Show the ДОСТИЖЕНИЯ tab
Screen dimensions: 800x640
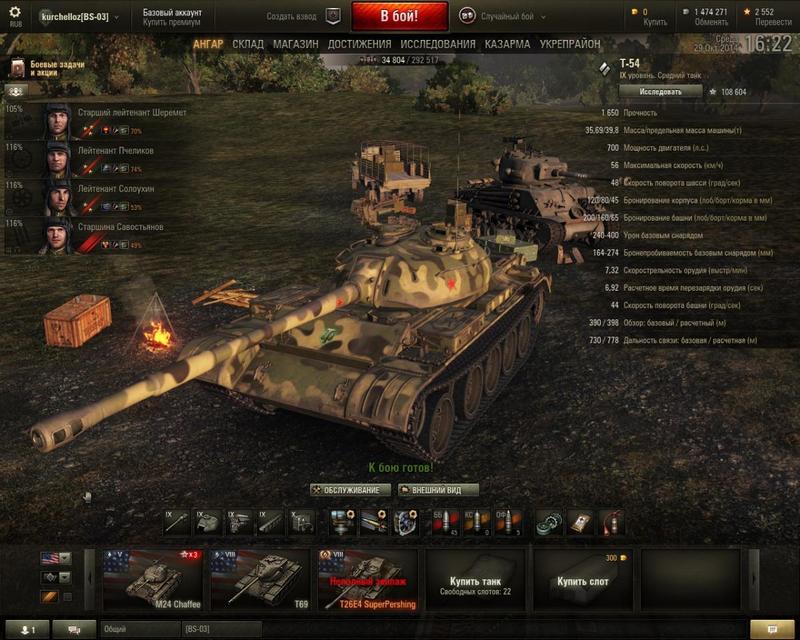pos(359,45)
